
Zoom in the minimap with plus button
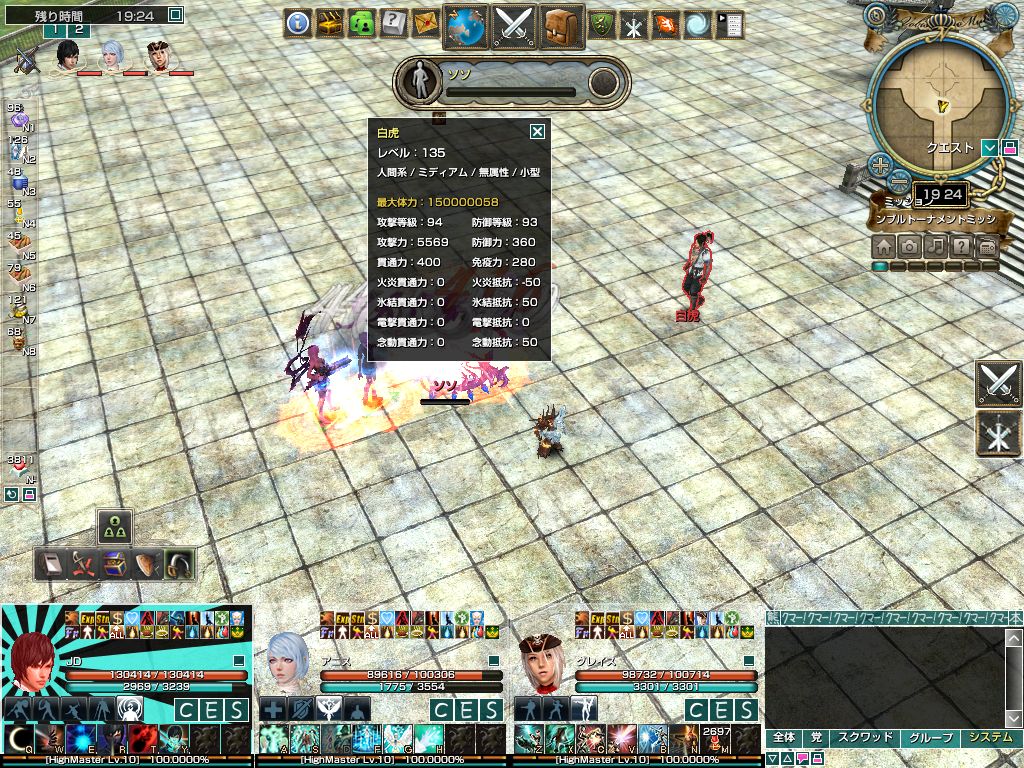coord(879,165)
